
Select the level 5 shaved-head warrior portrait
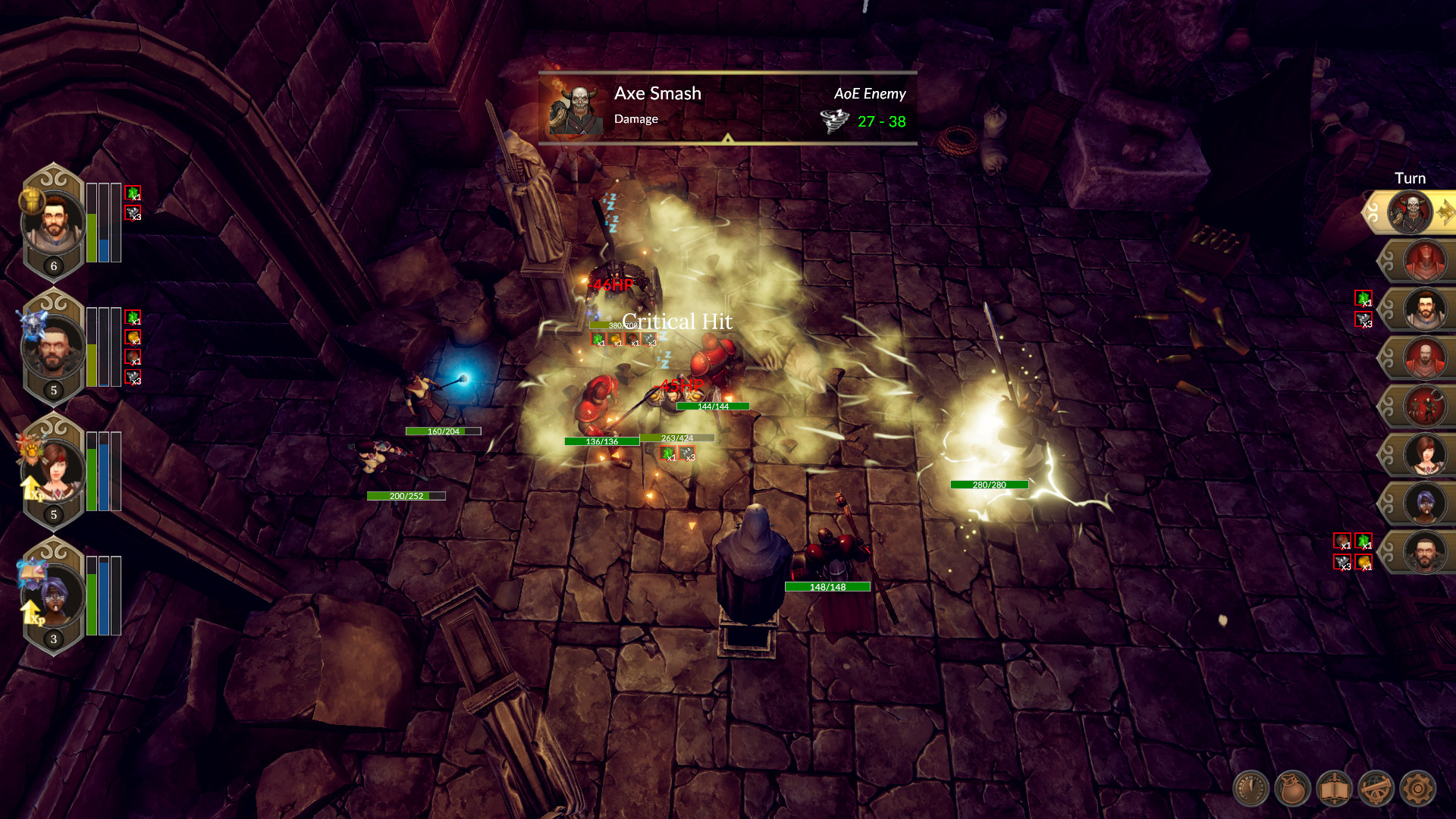coord(53,347)
